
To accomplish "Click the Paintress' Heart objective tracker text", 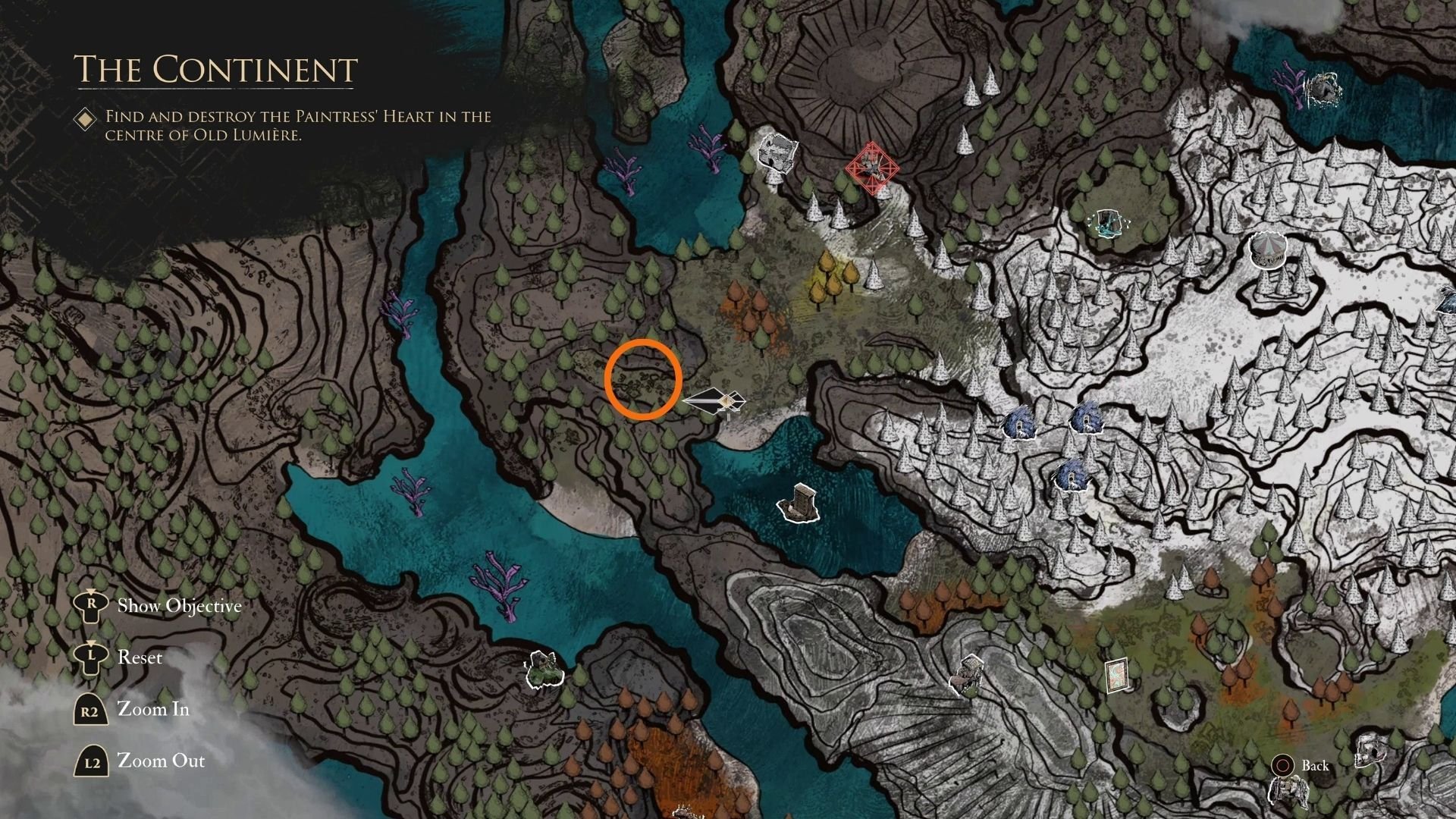I will 298,125.
